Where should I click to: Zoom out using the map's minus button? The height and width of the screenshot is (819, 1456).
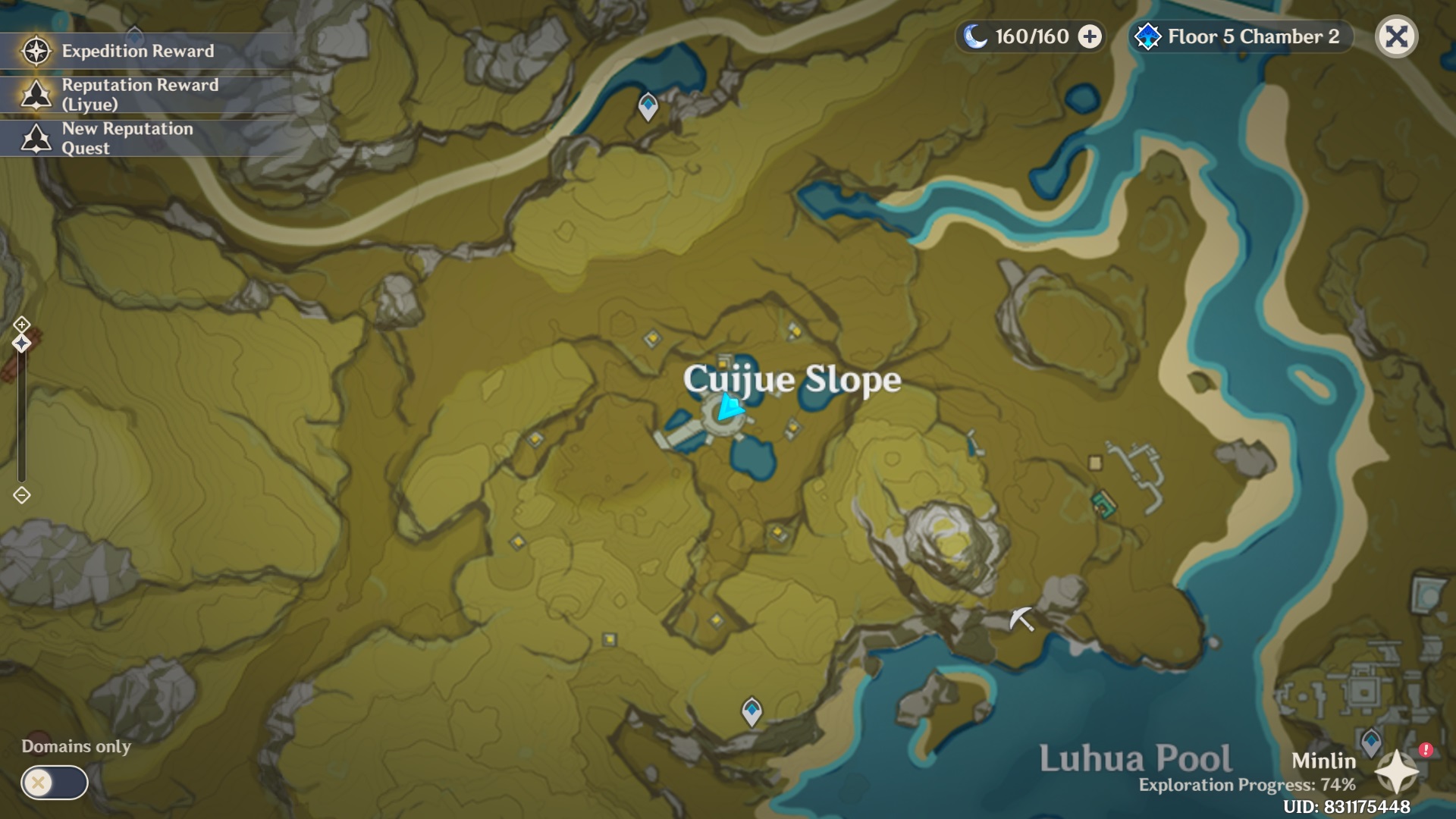click(x=21, y=495)
